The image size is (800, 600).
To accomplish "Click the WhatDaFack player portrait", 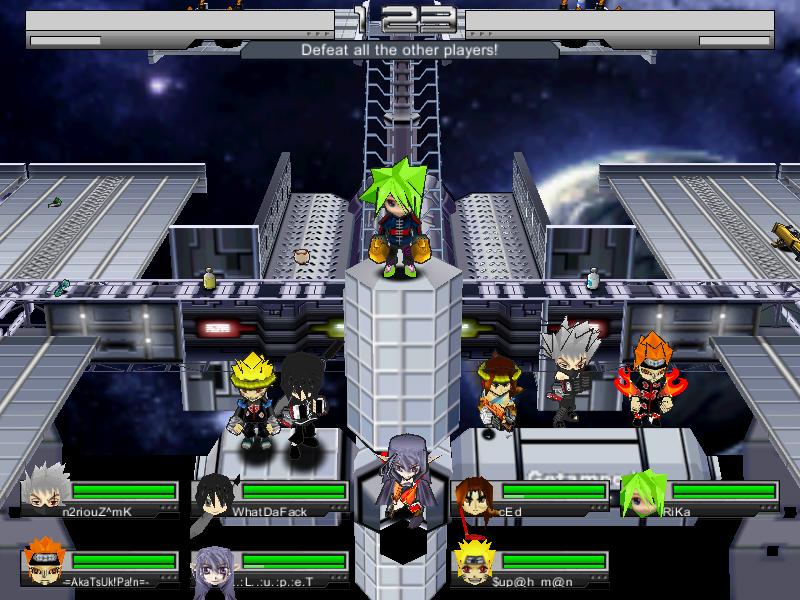I will click(x=214, y=493).
